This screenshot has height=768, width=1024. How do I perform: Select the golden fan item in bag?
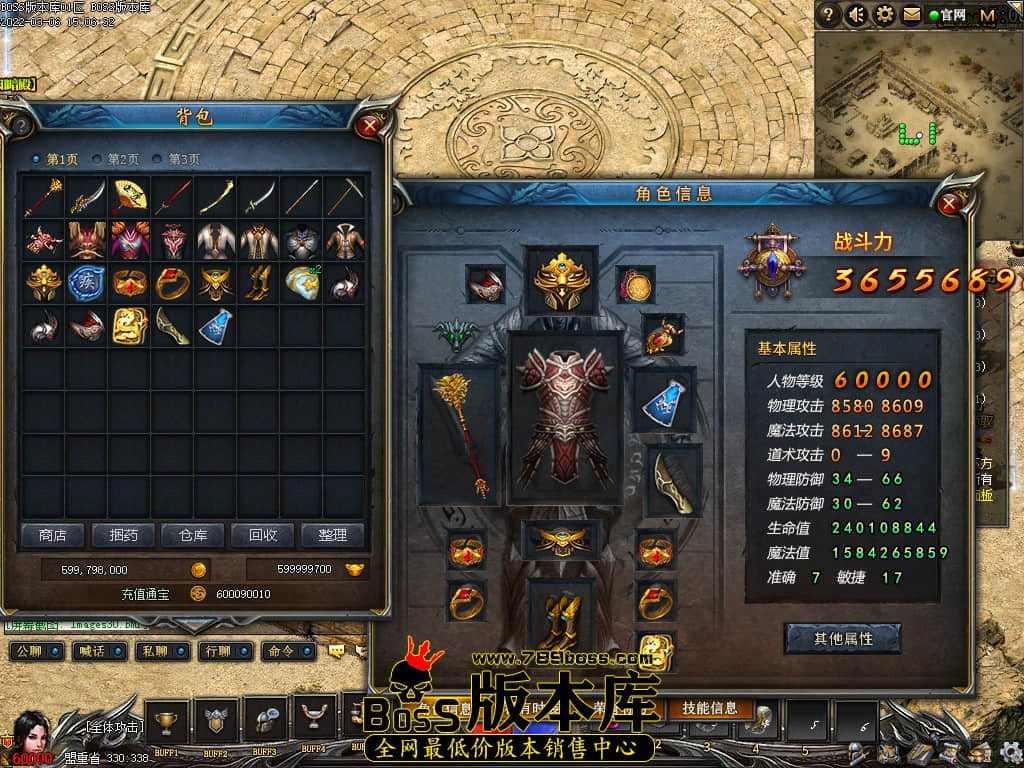coord(130,197)
